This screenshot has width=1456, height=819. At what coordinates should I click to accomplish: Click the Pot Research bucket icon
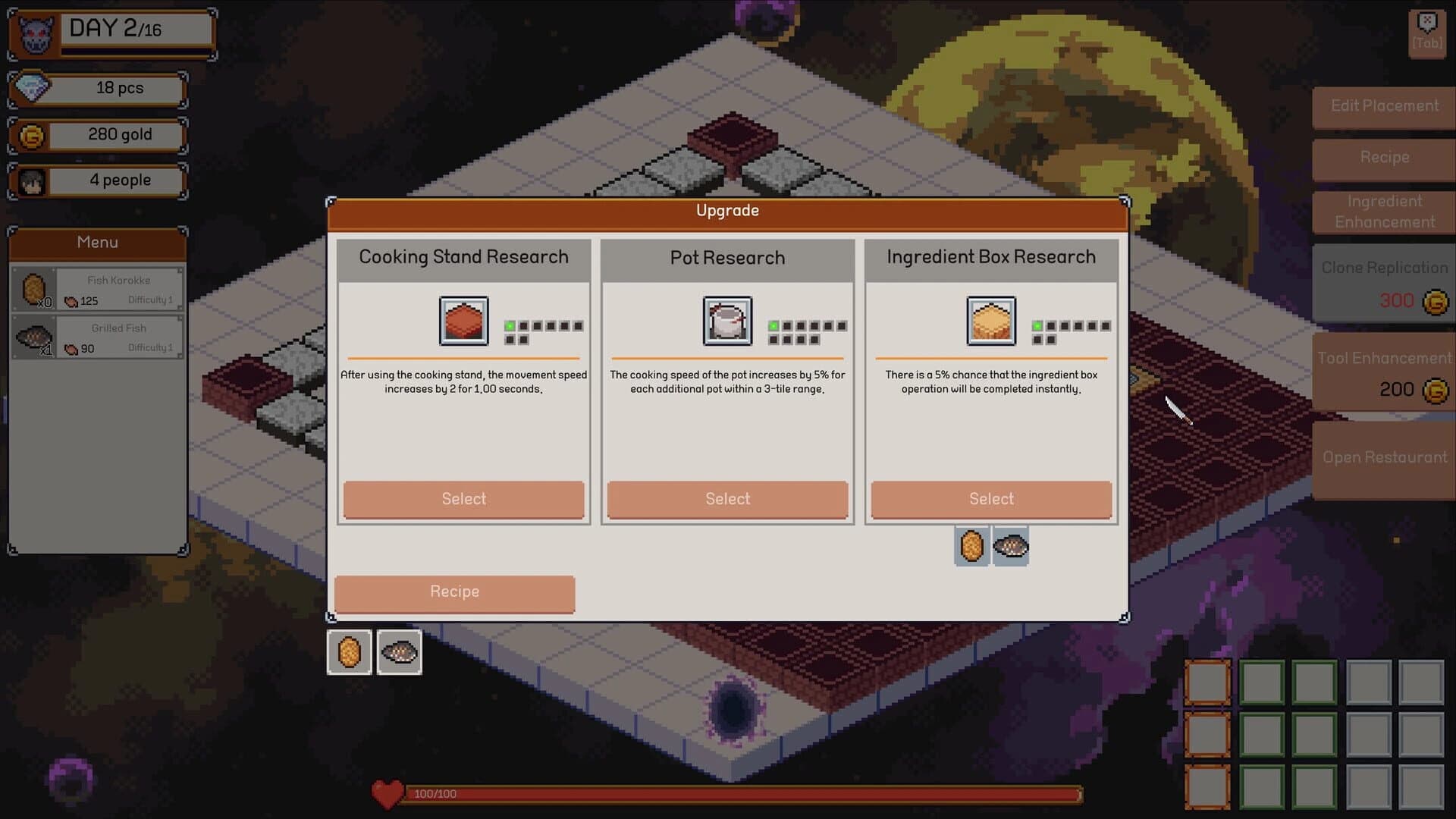(x=726, y=321)
